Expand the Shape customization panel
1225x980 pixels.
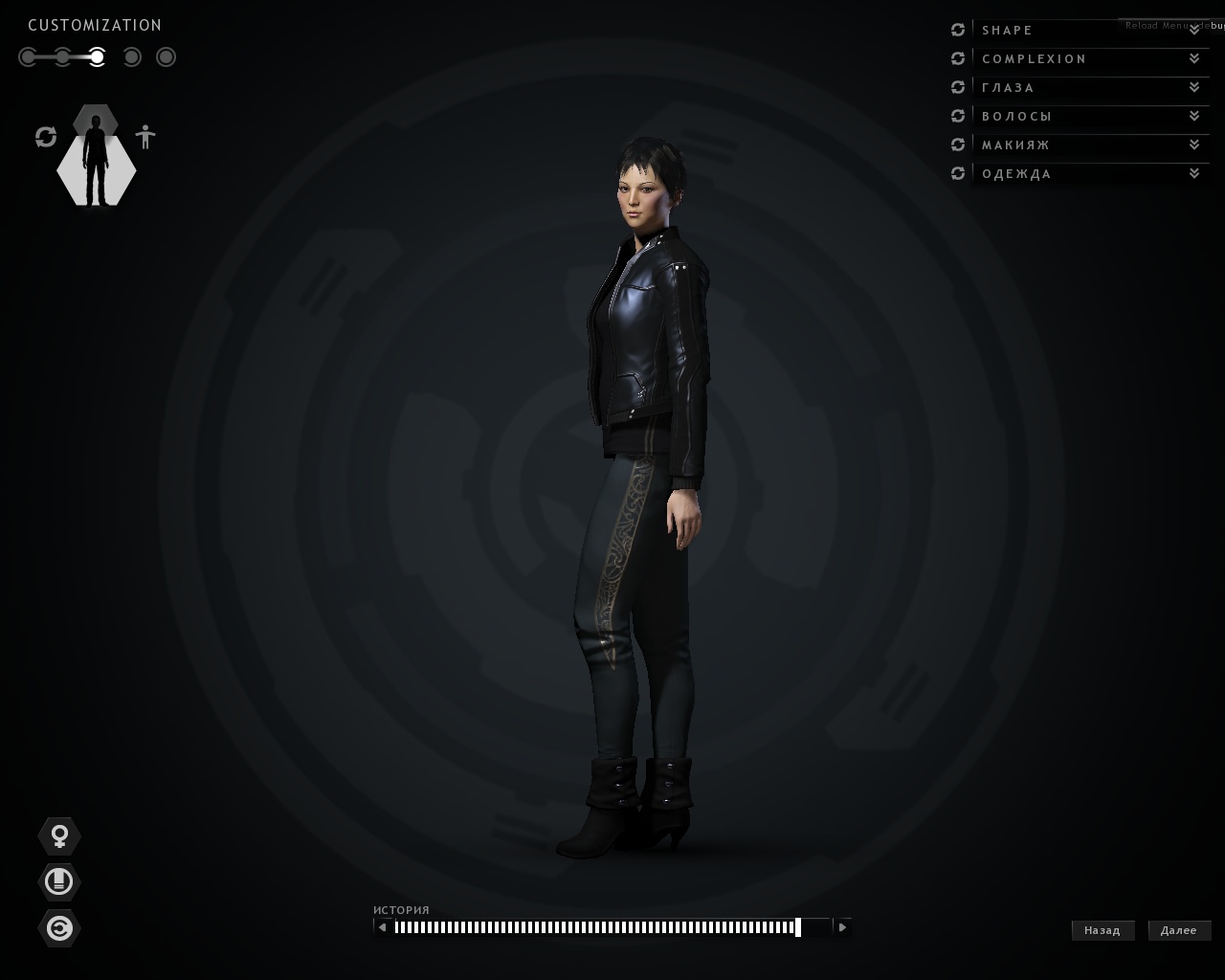pyautogui.click(x=1089, y=31)
